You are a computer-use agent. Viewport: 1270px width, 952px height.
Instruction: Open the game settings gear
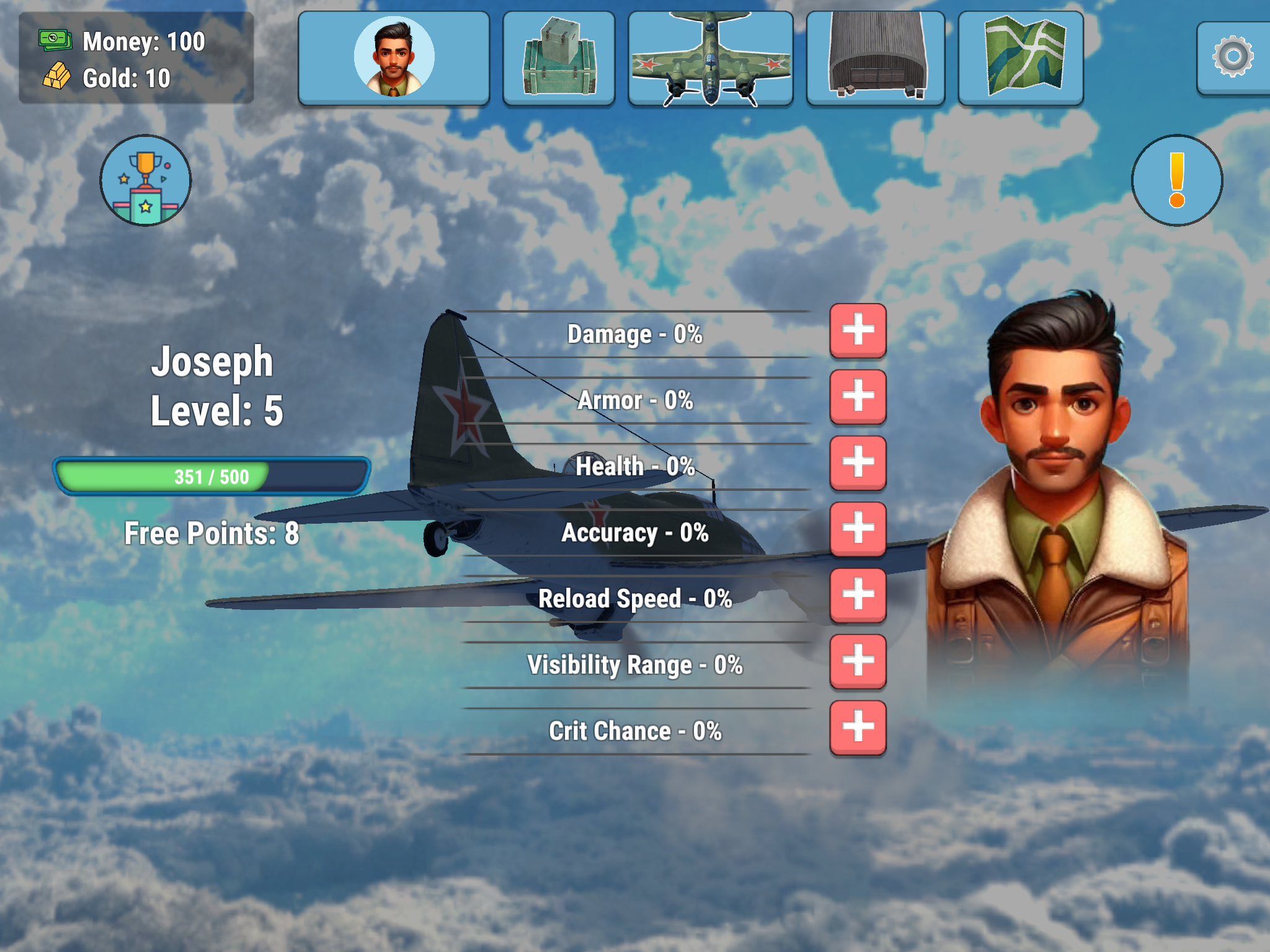pos(1232,56)
